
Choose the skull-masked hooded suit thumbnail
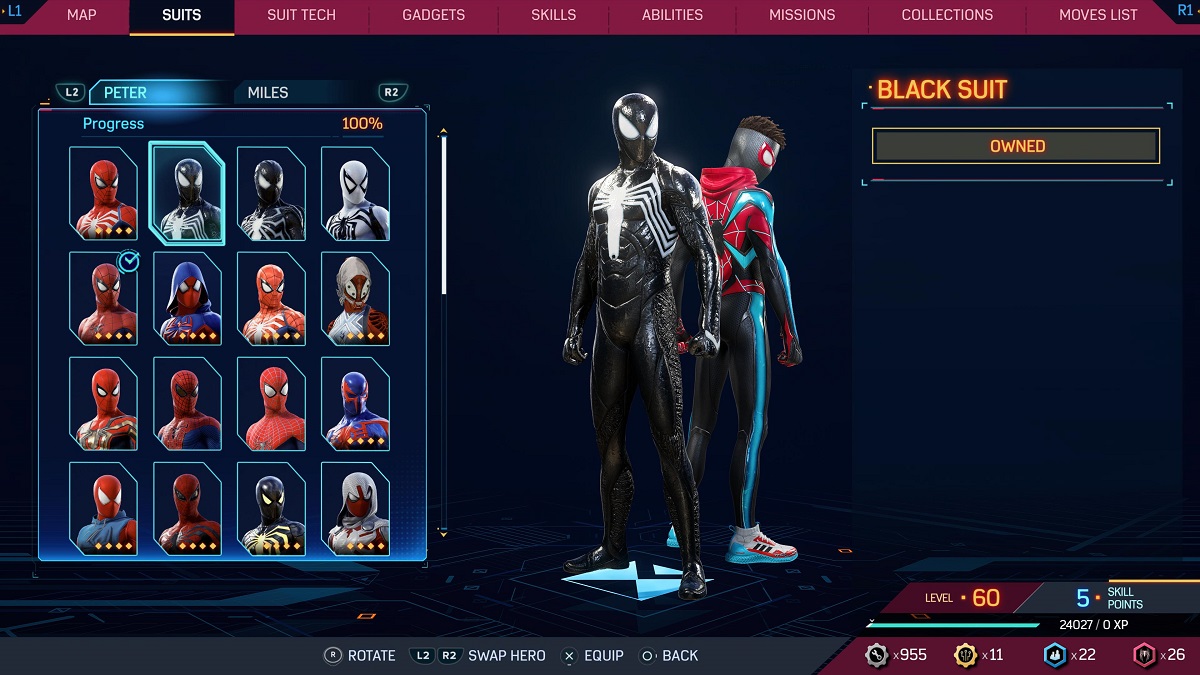(x=355, y=298)
